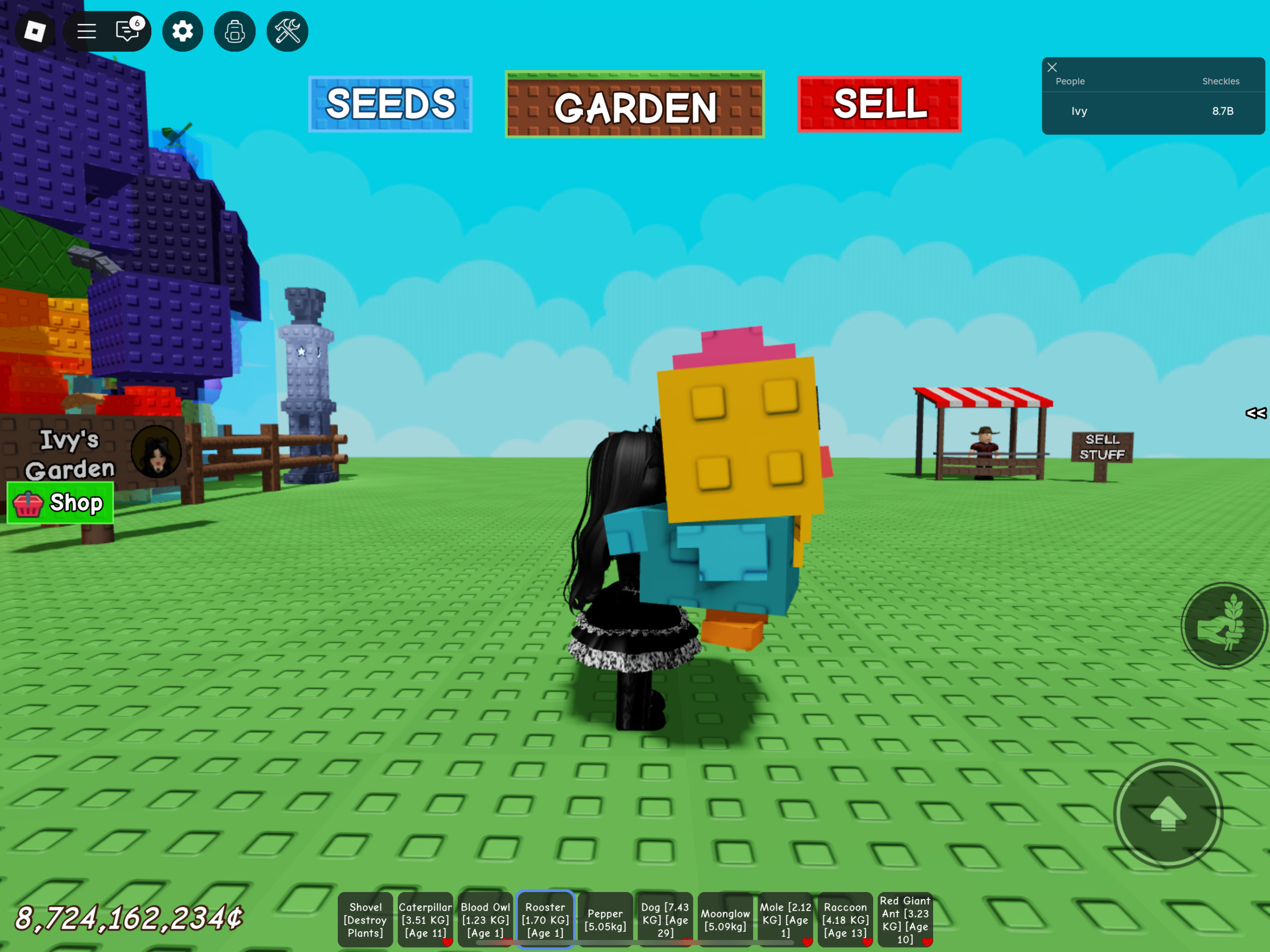1270x952 pixels.
Task: Choose the Blood Owl hotbar slot
Action: tap(485, 919)
